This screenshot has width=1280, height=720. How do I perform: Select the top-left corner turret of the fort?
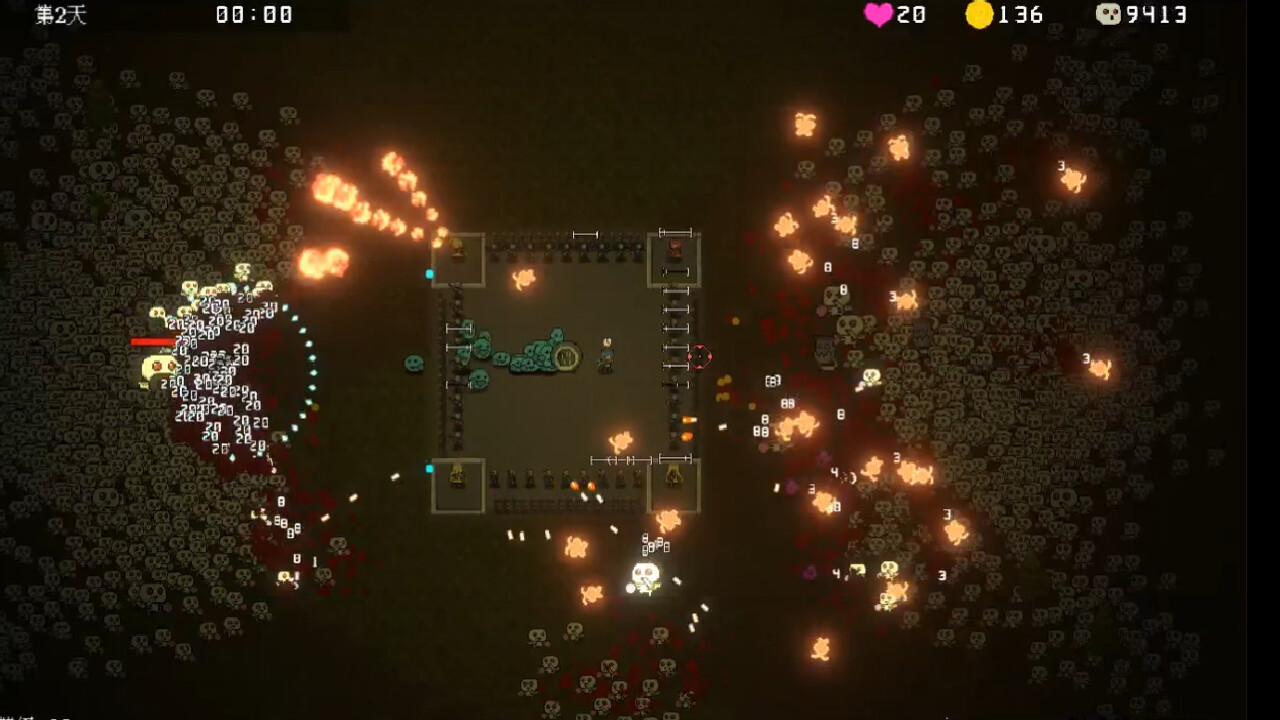458,255
